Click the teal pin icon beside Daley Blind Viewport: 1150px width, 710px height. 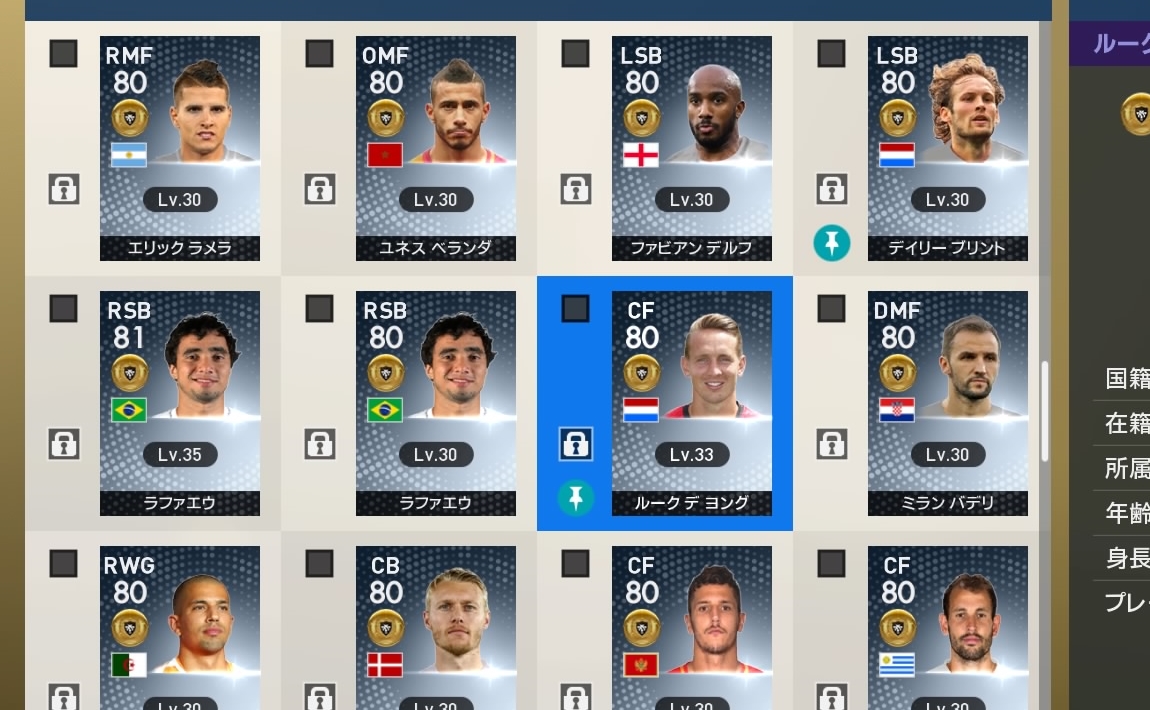(x=831, y=243)
